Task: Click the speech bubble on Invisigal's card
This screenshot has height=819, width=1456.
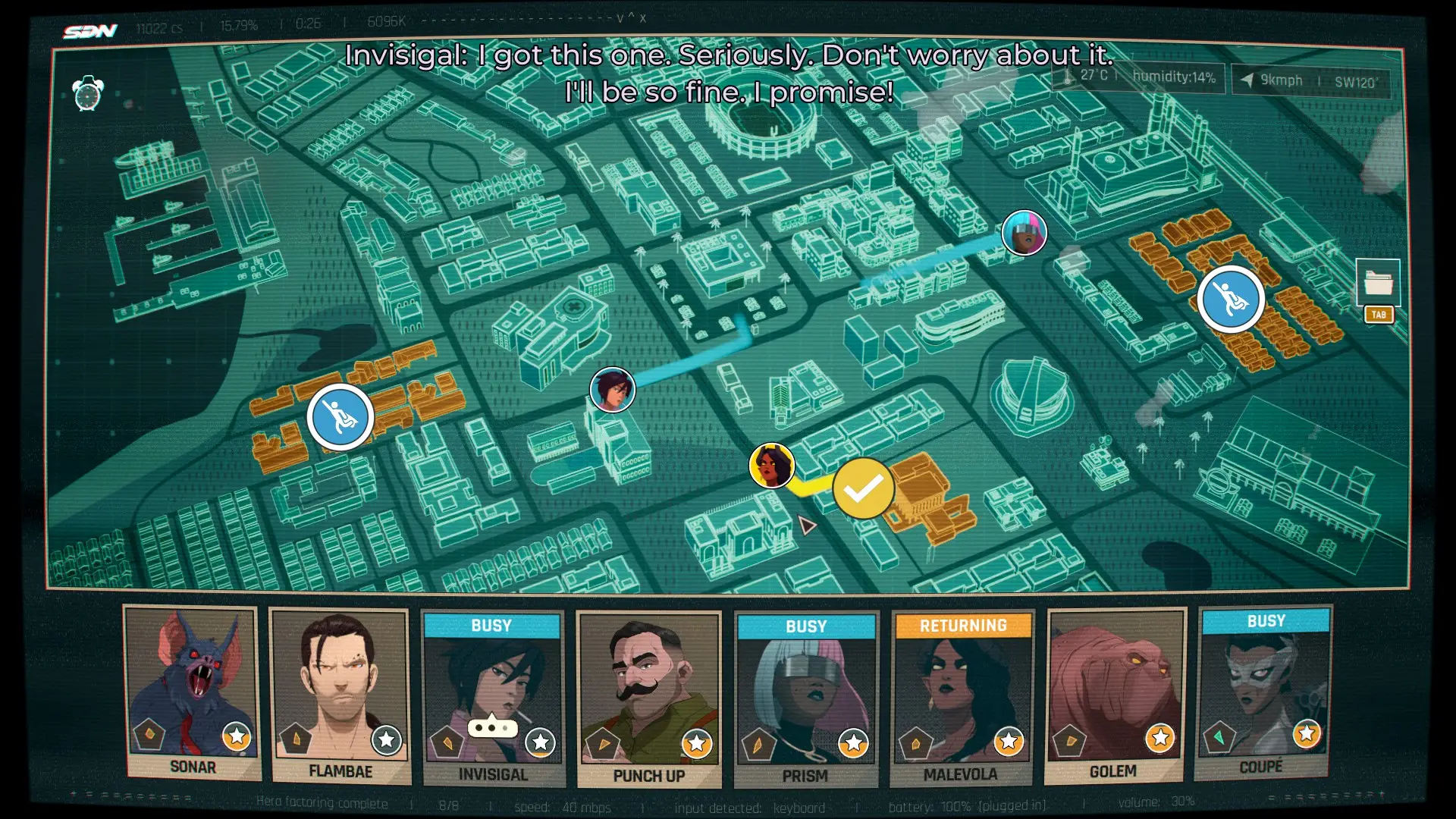Action: point(492,728)
